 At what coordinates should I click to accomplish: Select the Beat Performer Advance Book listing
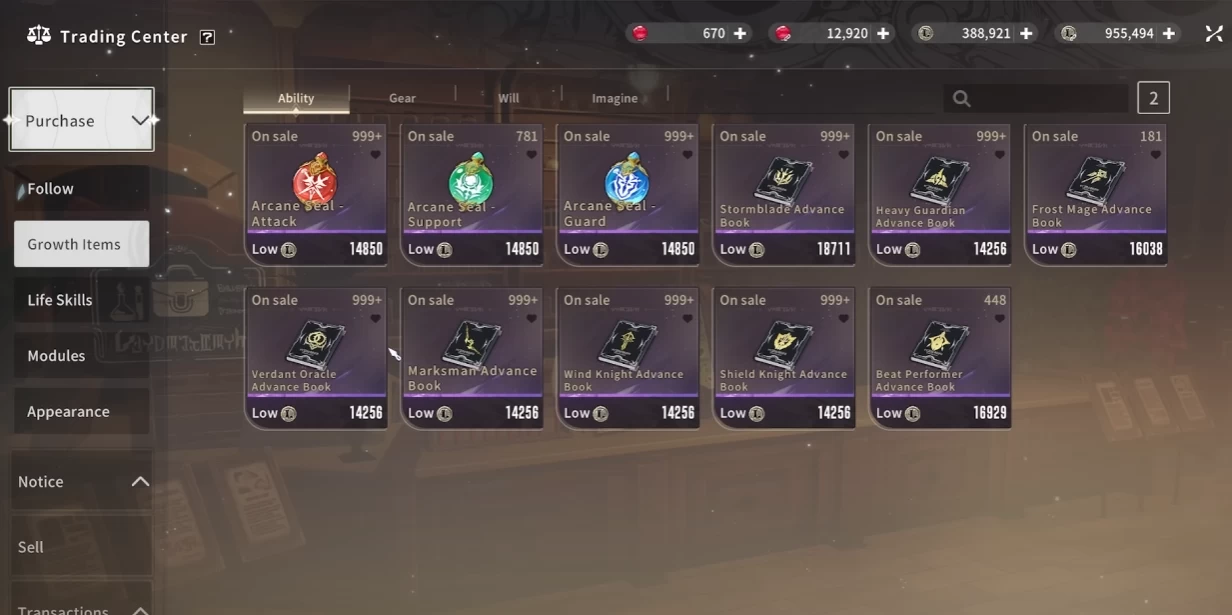pyautogui.click(x=940, y=358)
